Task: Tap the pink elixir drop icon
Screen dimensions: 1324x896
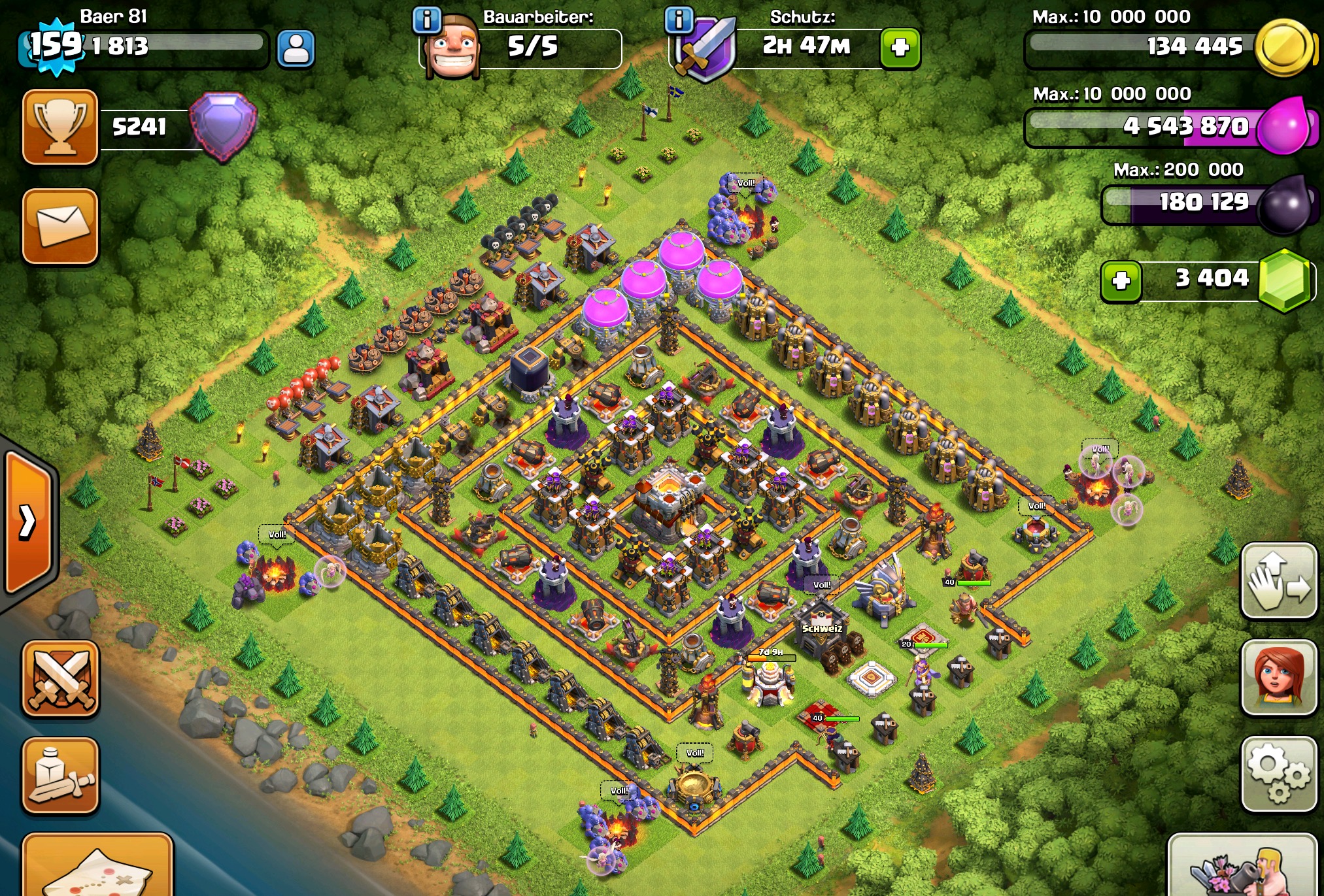Action: (1283, 125)
